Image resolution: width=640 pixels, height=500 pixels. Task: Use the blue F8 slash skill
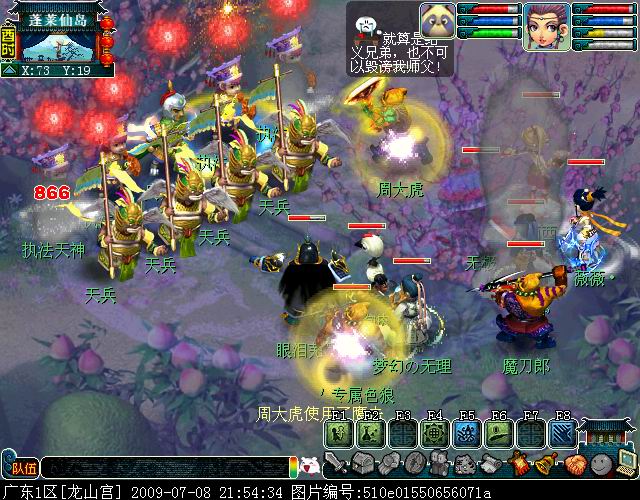pos(562,432)
